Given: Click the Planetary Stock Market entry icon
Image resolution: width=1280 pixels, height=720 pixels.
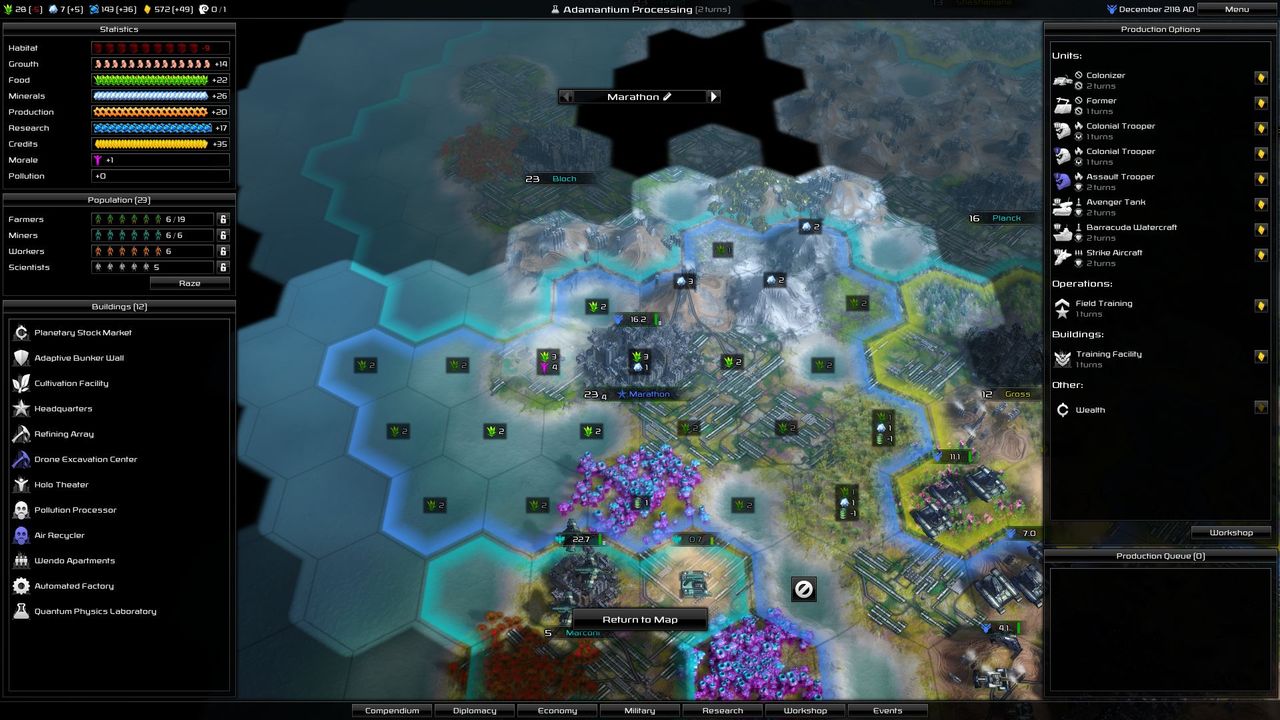Looking at the screenshot, I should [x=22, y=332].
